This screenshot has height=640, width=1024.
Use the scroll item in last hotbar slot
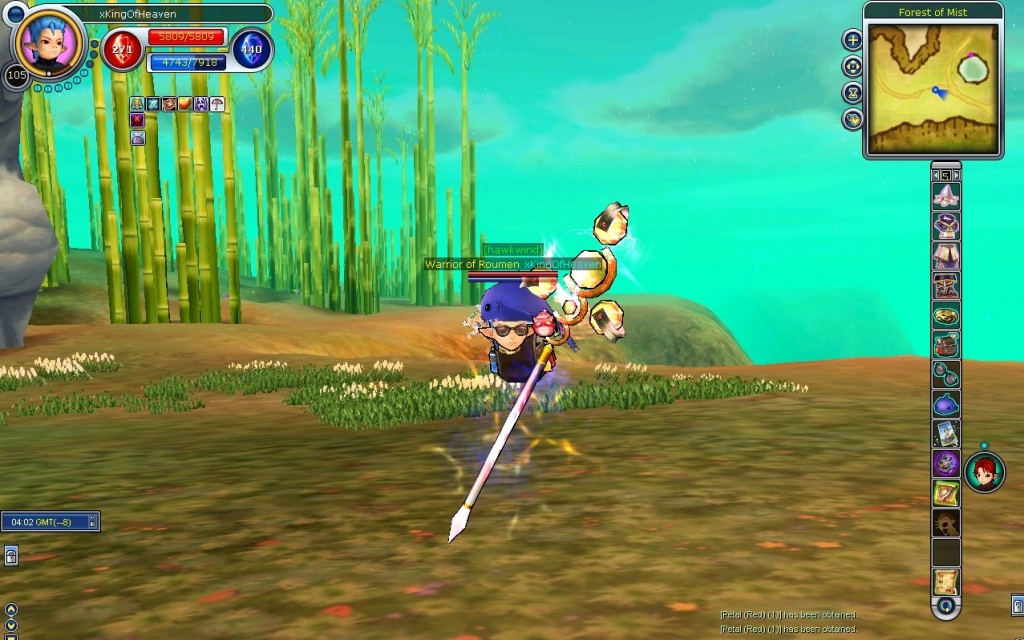946,581
